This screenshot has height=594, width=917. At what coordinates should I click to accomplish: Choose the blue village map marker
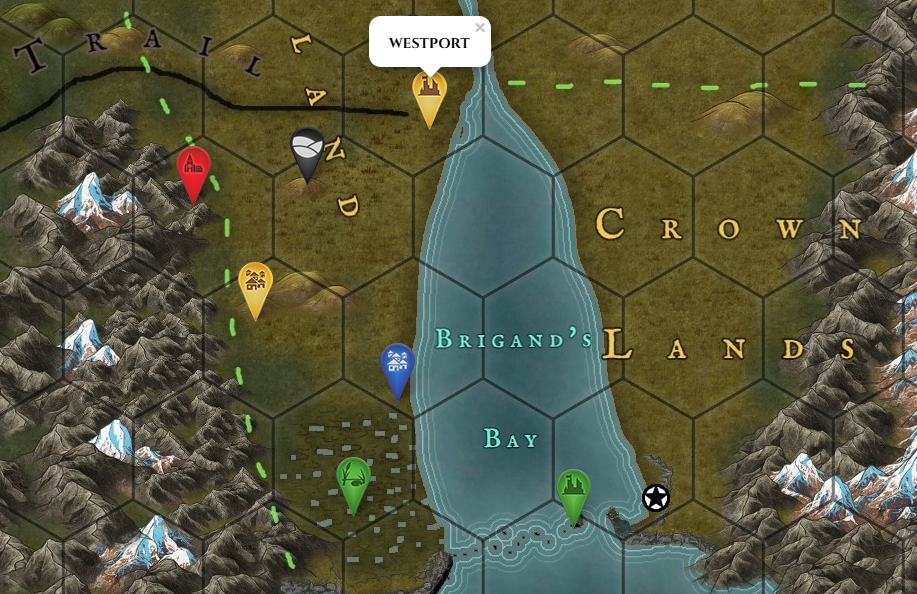[398, 365]
